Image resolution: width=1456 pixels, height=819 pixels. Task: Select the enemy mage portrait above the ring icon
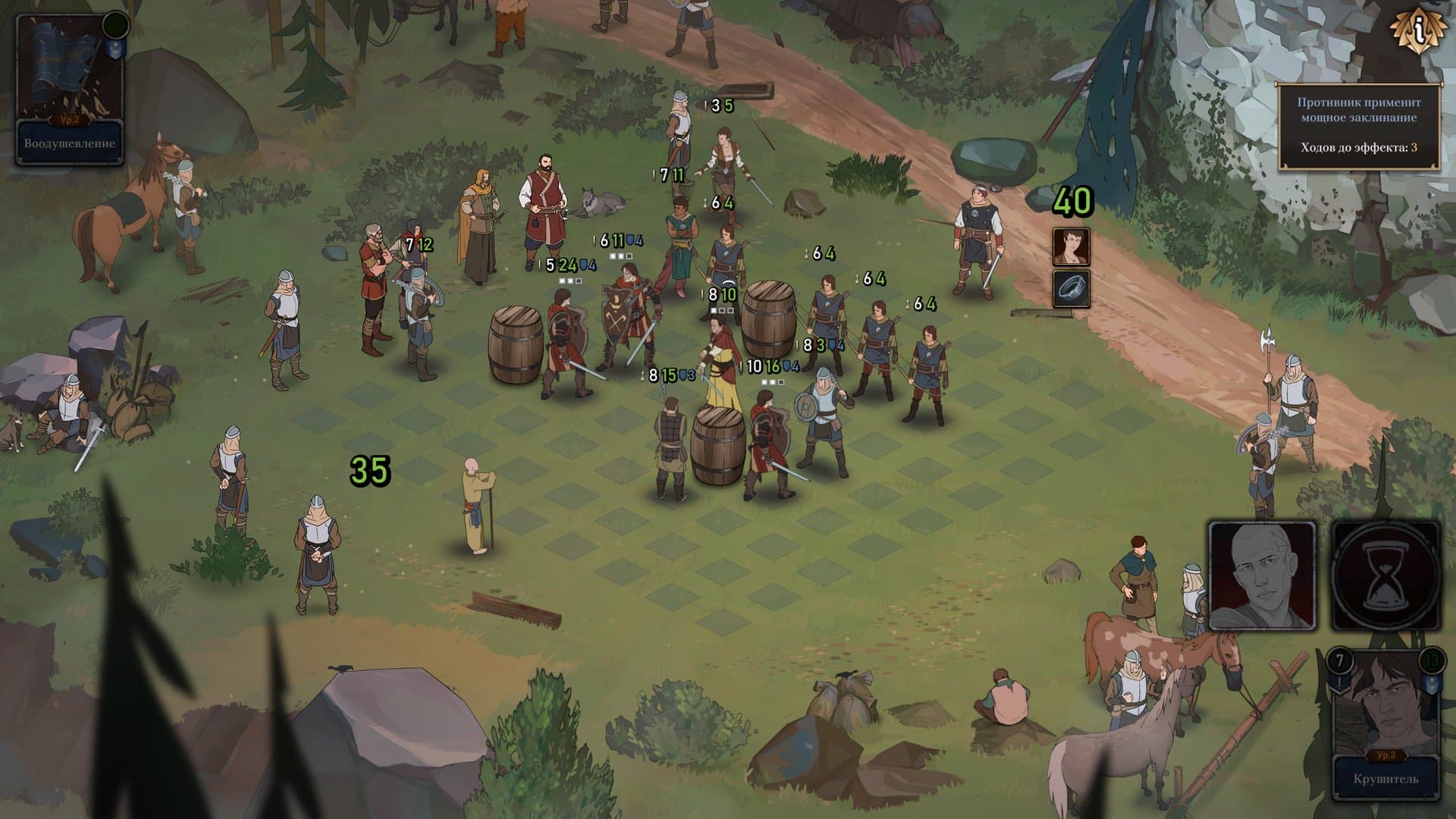pos(1072,246)
